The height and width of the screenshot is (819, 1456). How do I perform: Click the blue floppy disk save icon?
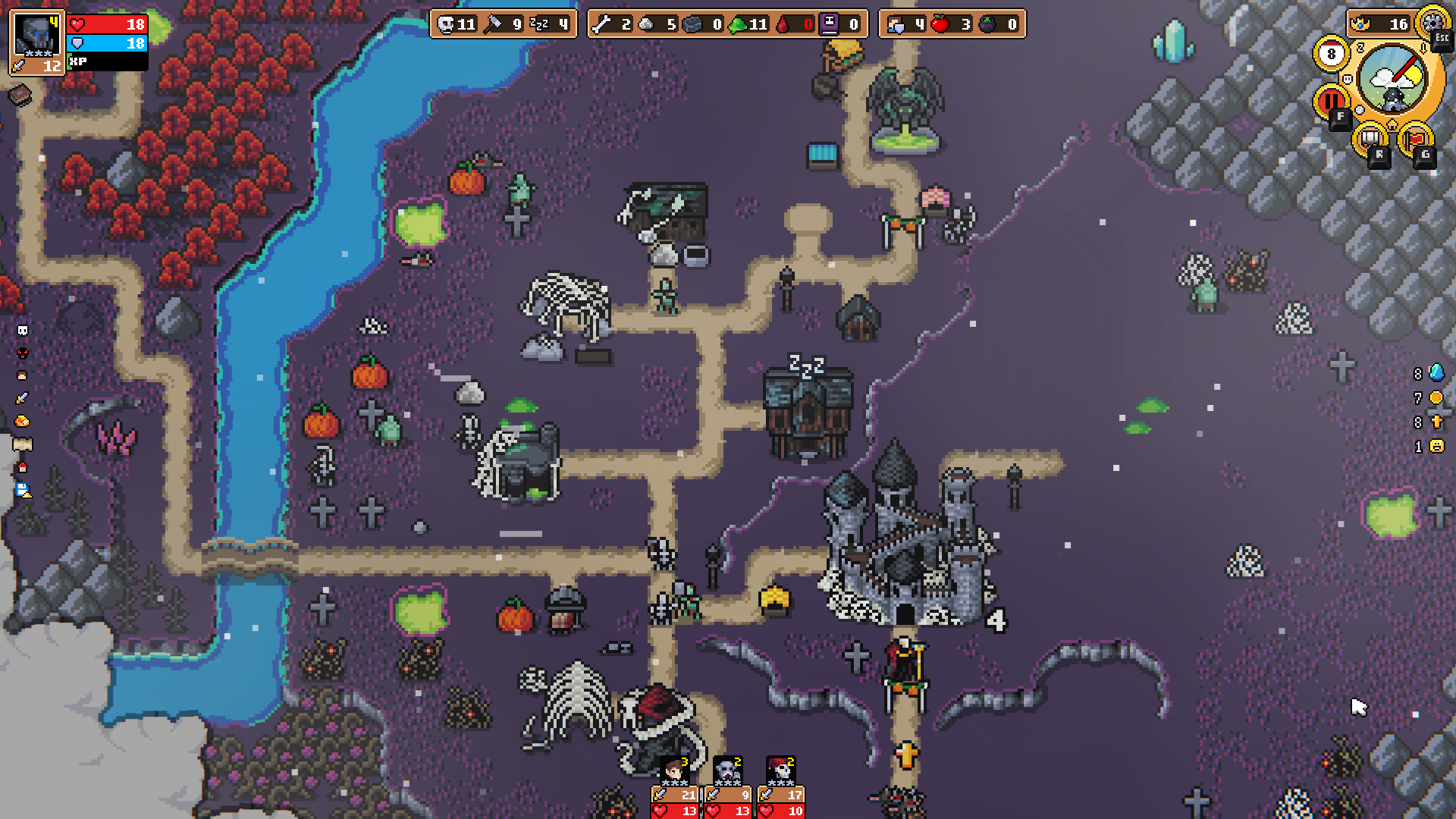pyautogui.click(x=23, y=491)
